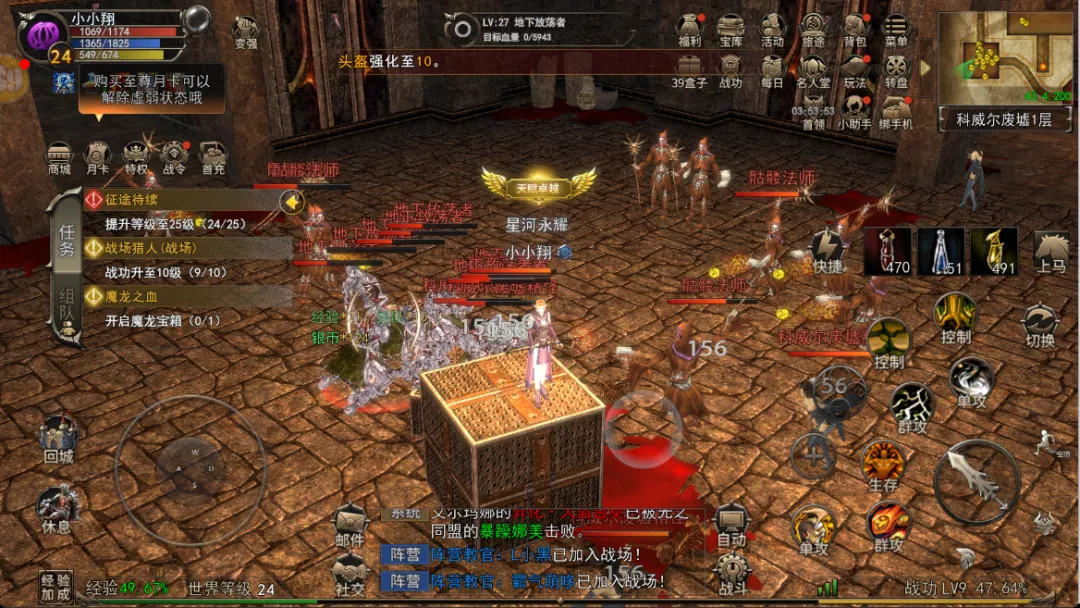Use the red potion with 470 count
1080x608 pixels.
coord(887,251)
